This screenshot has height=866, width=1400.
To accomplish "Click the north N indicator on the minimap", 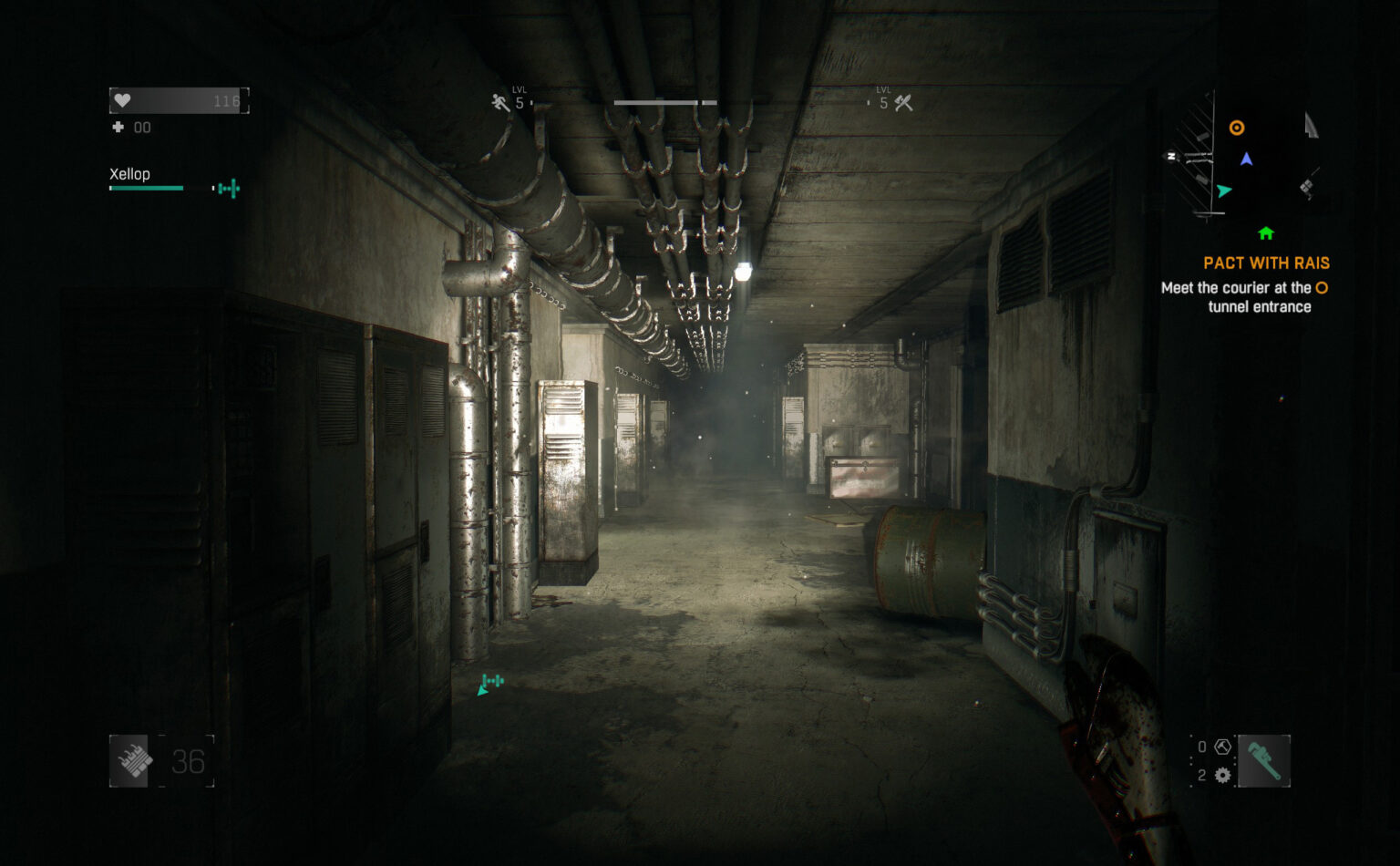I will point(1170,155).
